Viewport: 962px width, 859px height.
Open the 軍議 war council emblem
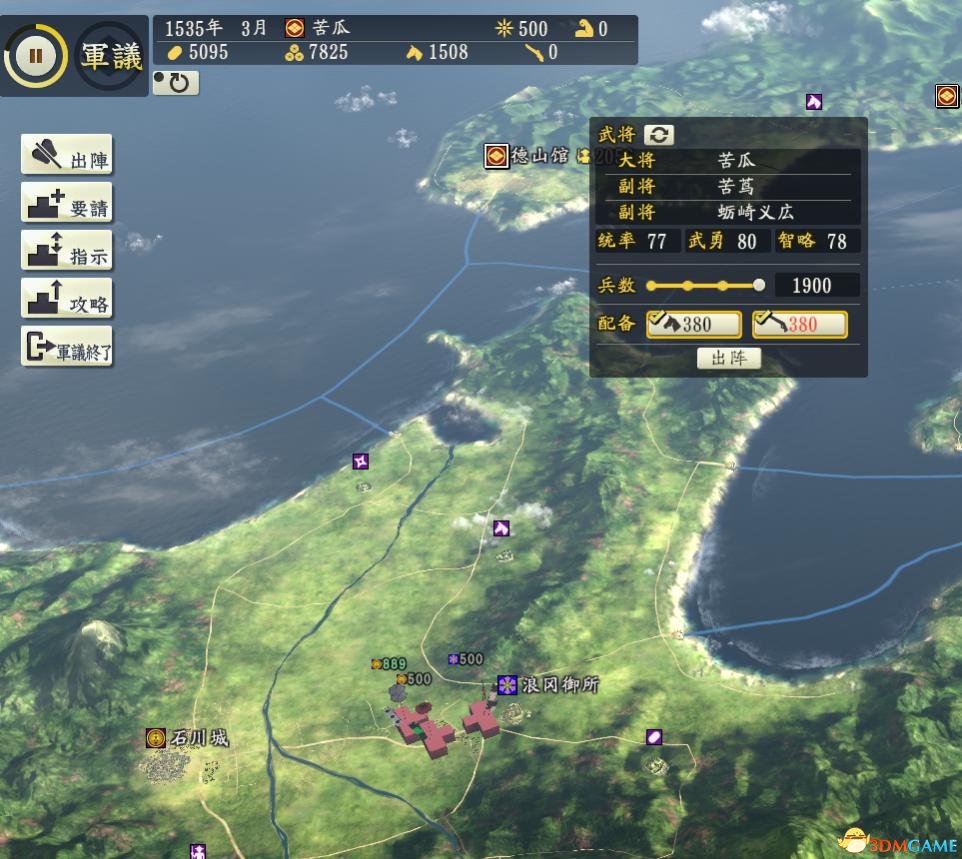tap(112, 57)
